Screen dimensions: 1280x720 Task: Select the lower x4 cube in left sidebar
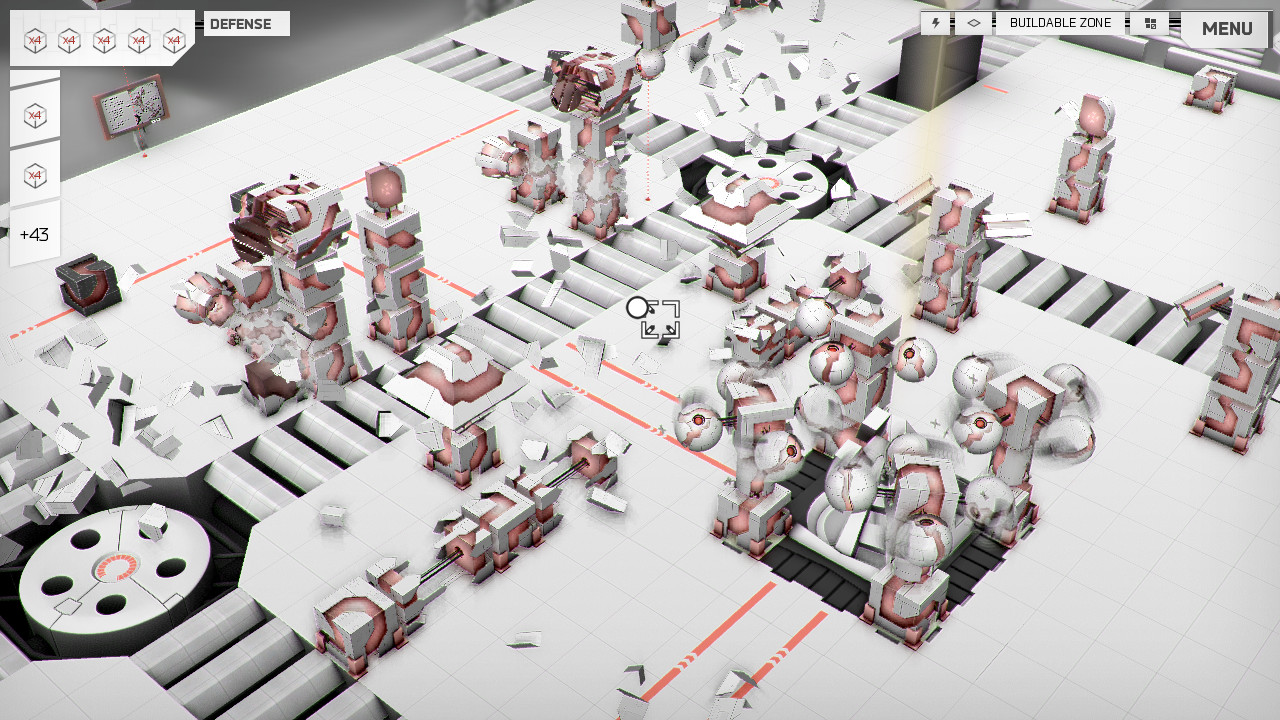coord(34,173)
